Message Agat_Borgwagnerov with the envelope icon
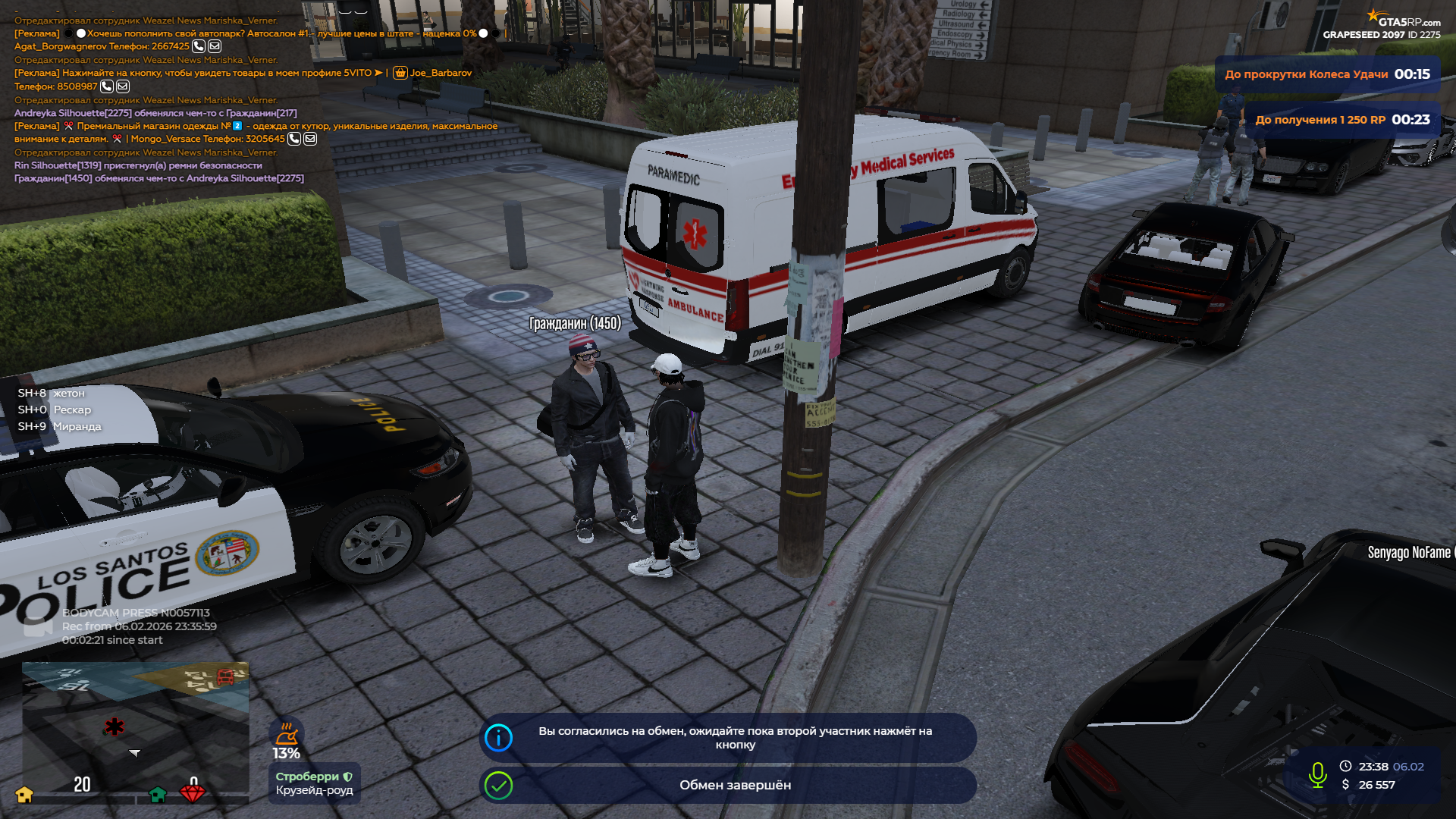1456x819 pixels. (x=215, y=46)
